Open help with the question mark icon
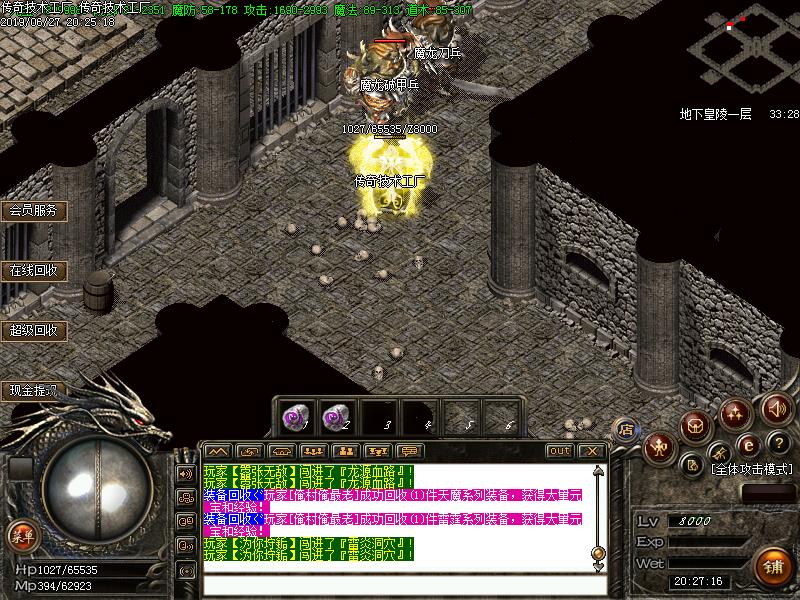Viewport: 800px width, 600px height. [x=776, y=443]
